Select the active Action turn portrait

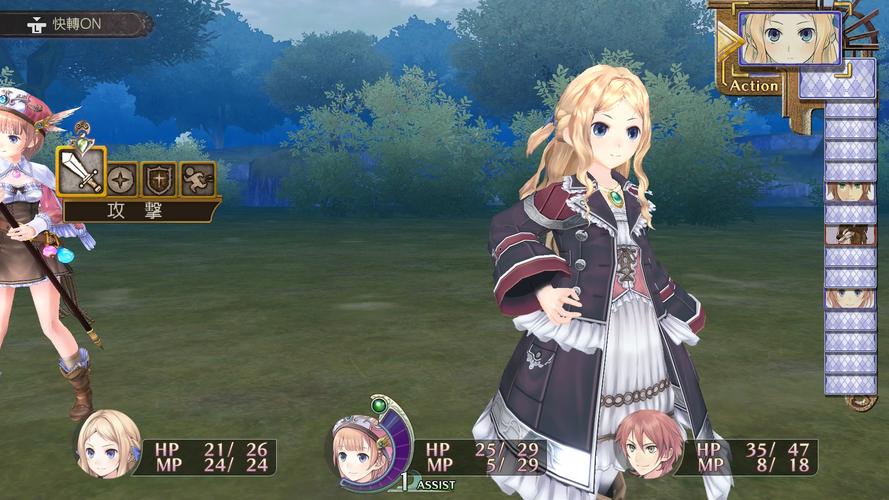pos(789,38)
